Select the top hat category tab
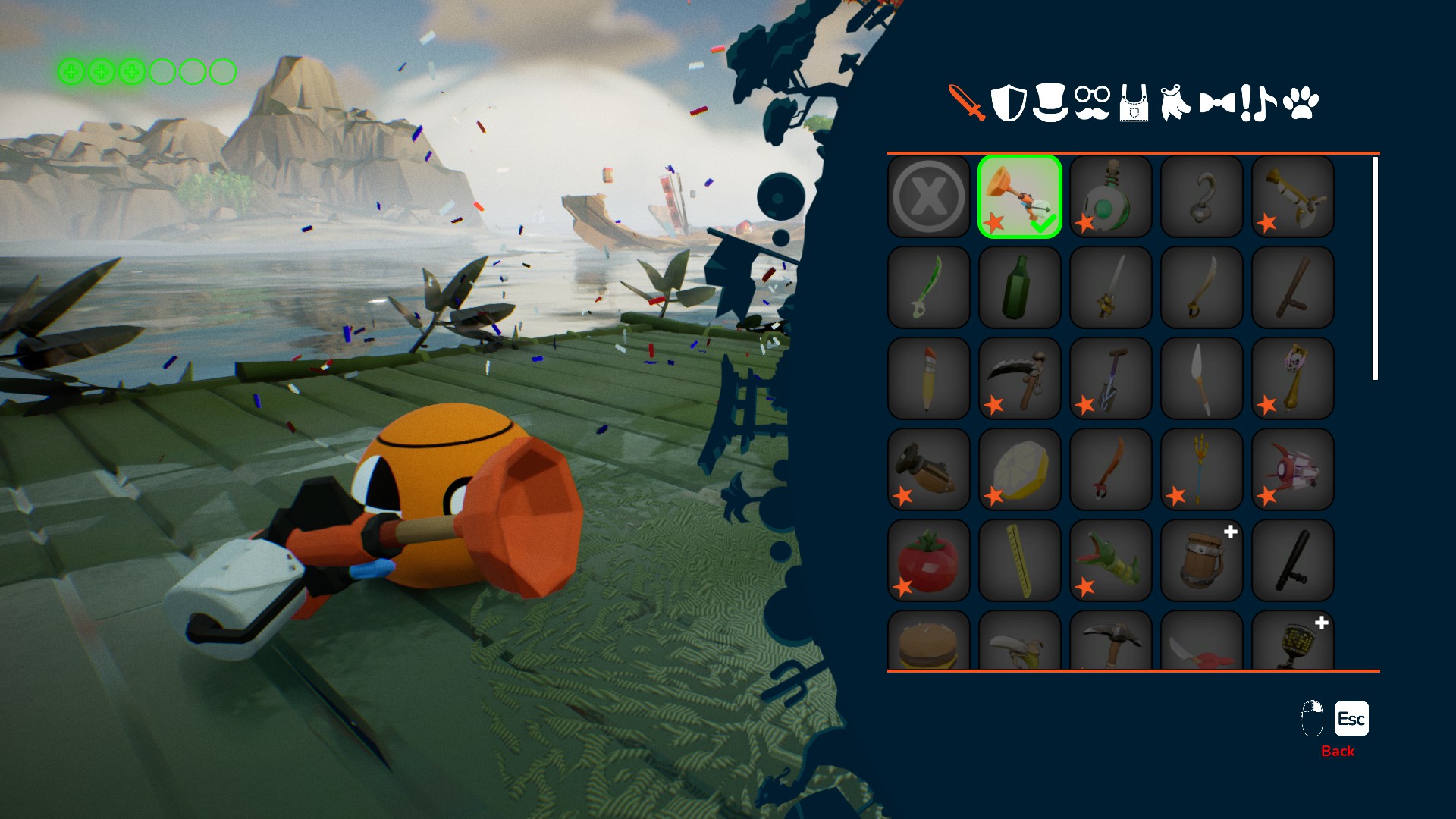This screenshot has height=819, width=1456. 1050,102
